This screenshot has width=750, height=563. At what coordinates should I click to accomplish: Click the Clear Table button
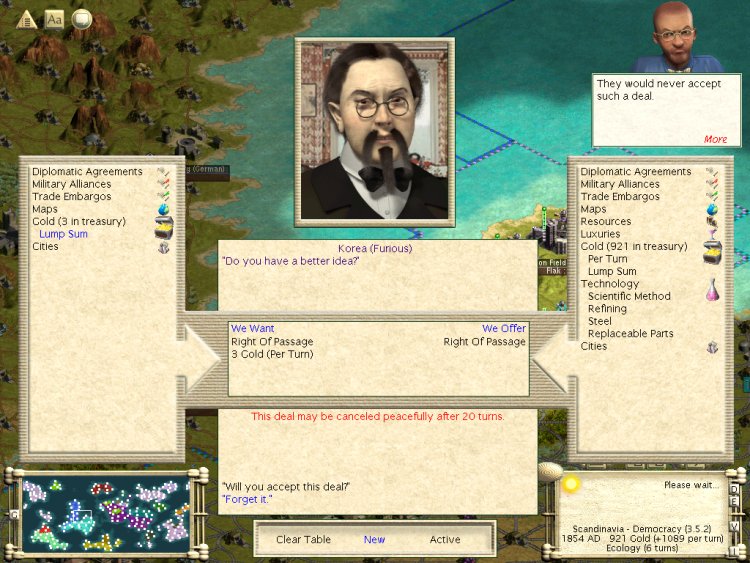pos(303,539)
